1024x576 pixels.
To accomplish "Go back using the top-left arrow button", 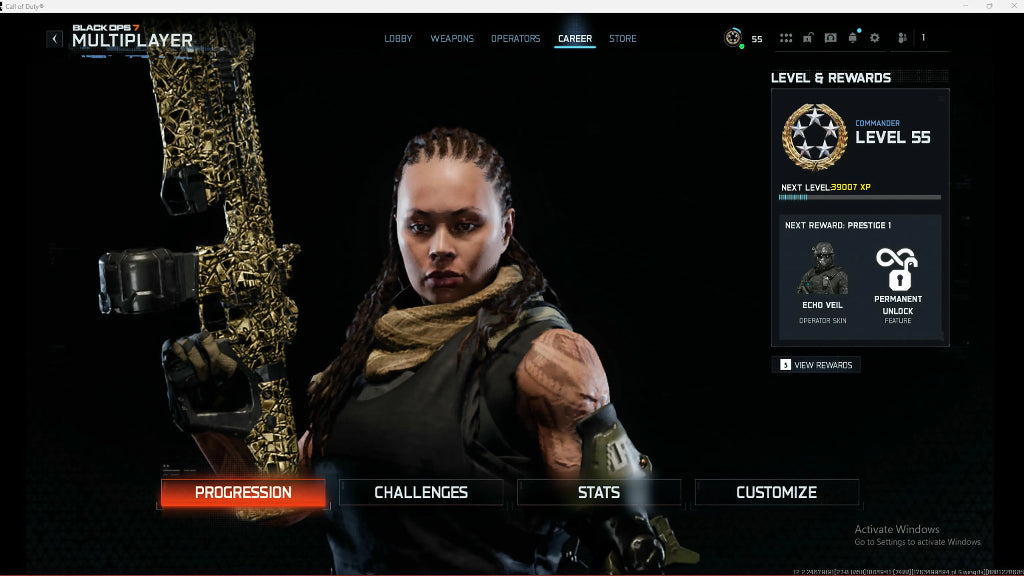I will coord(54,39).
